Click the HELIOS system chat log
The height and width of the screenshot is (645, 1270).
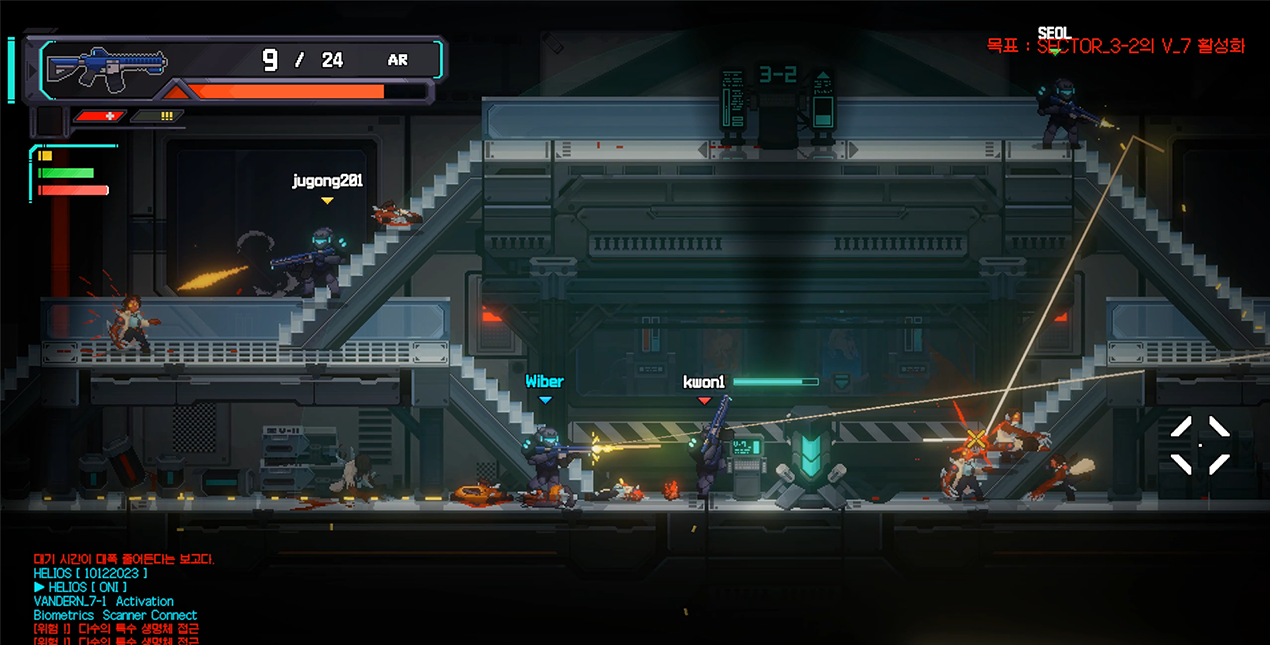click(115, 594)
